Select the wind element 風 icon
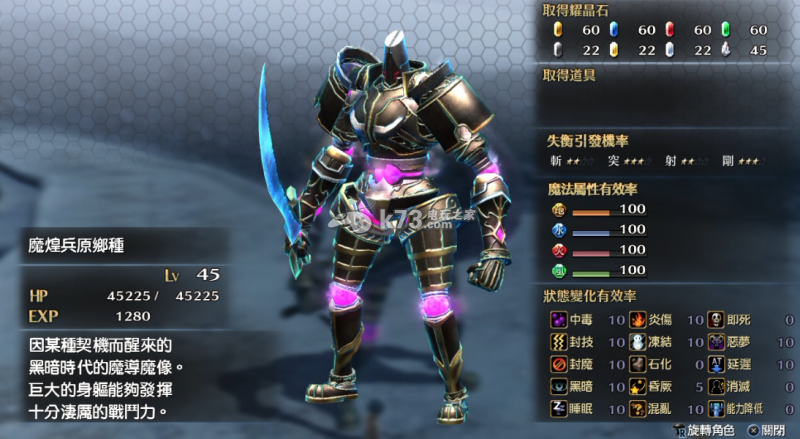This screenshot has height=439, width=800. coord(558,270)
